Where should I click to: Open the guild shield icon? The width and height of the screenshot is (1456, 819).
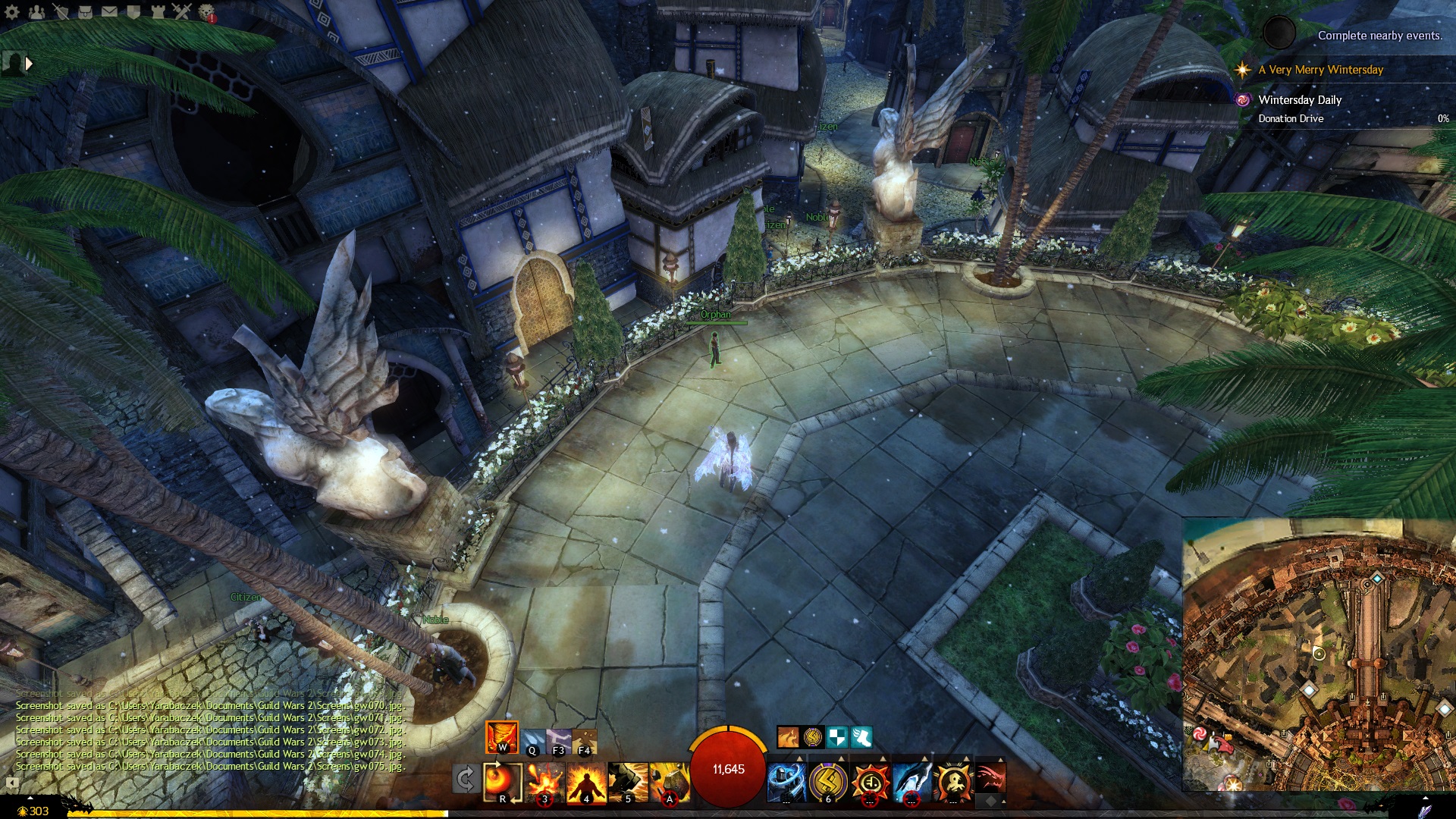[133, 11]
